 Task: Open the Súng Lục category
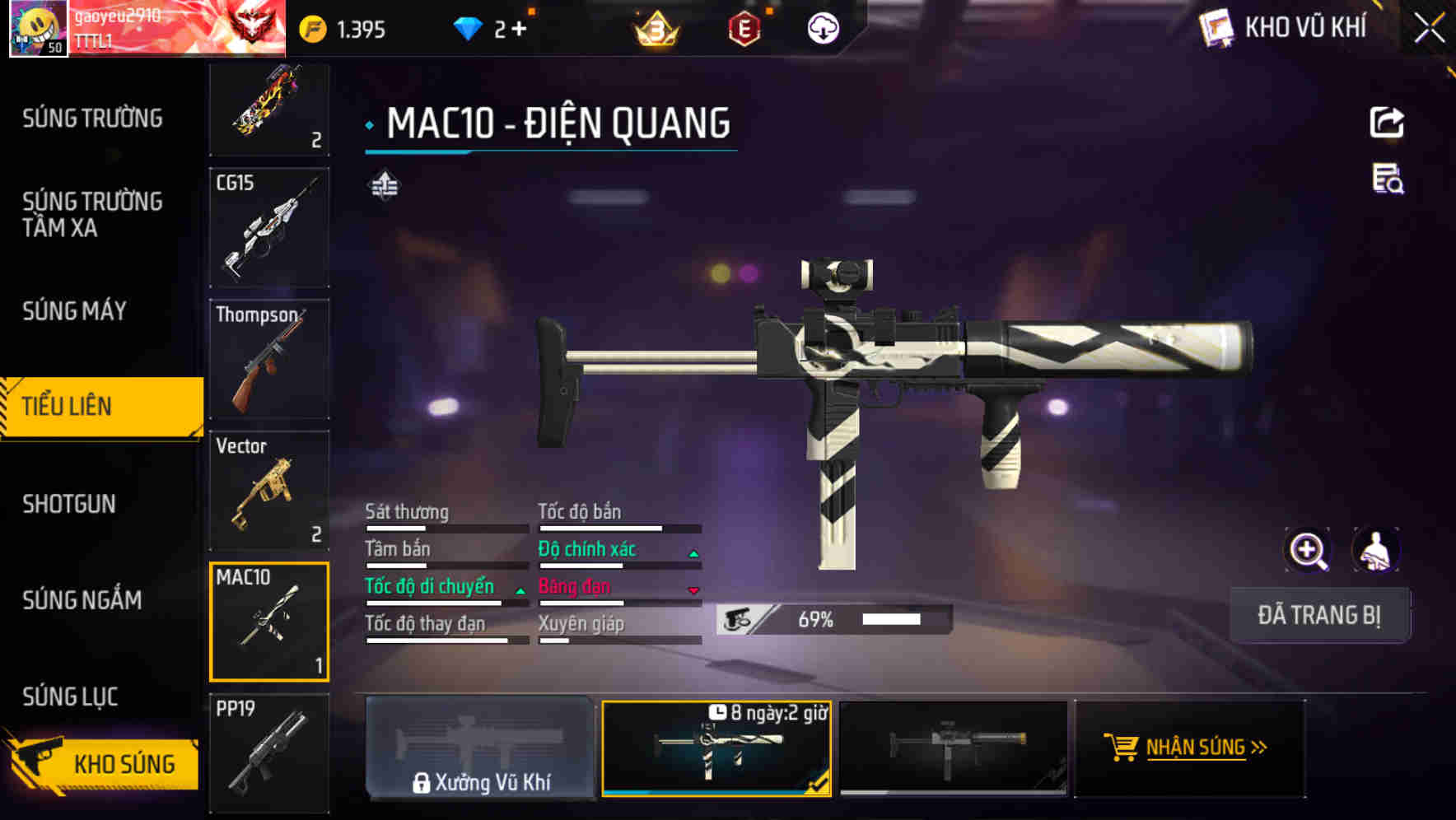pos(70,697)
